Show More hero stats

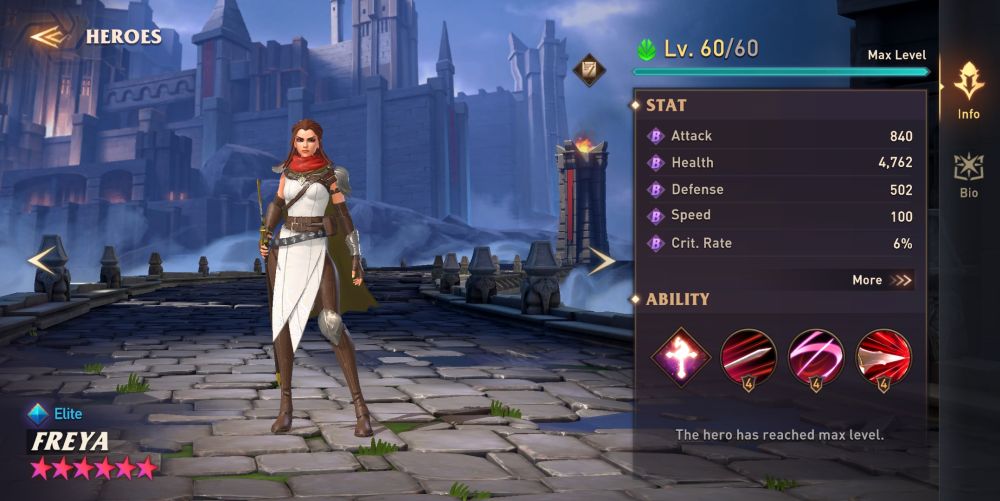pos(882,280)
